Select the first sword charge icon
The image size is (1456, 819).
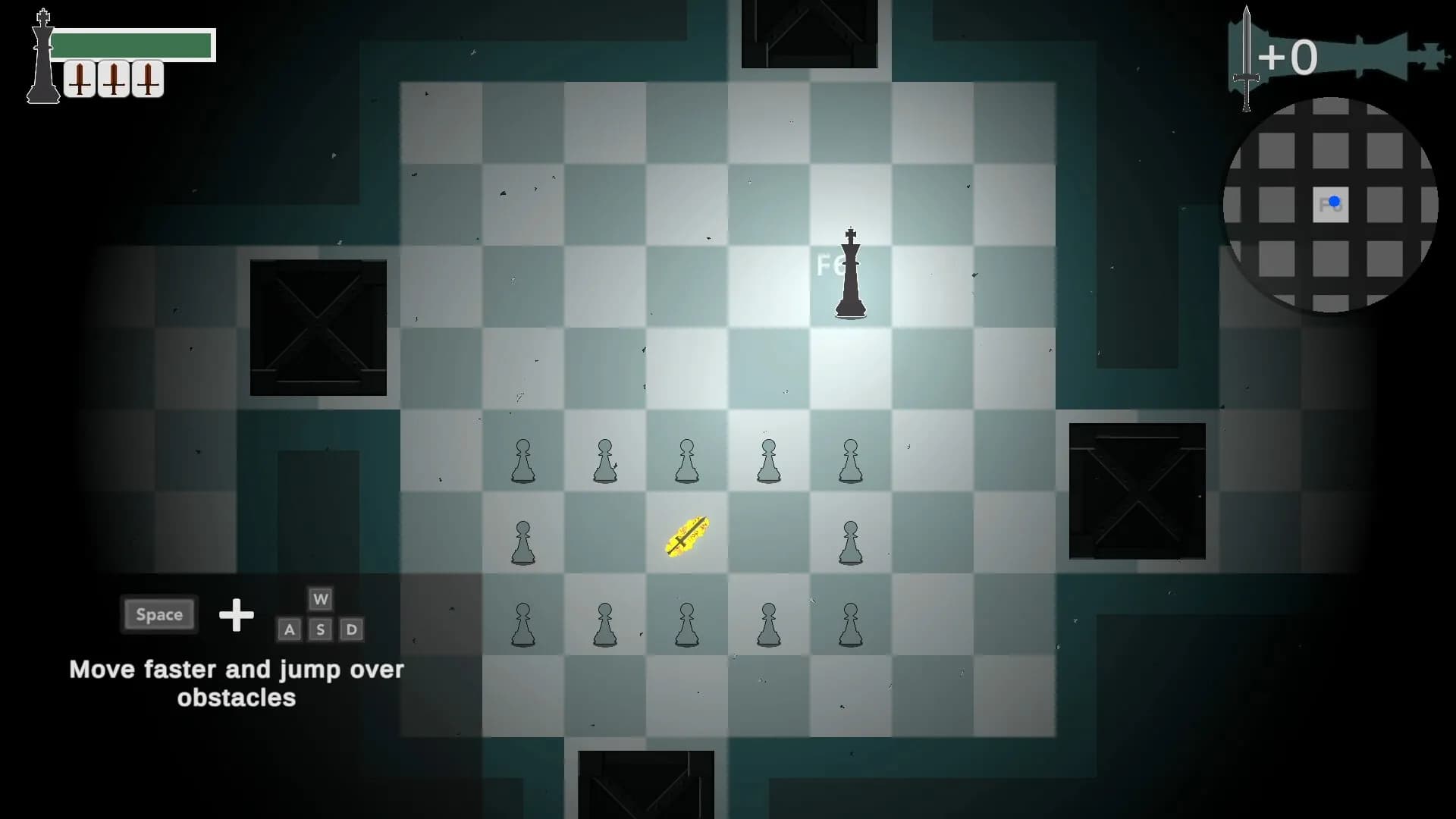pyautogui.click(x=81, y=78)
